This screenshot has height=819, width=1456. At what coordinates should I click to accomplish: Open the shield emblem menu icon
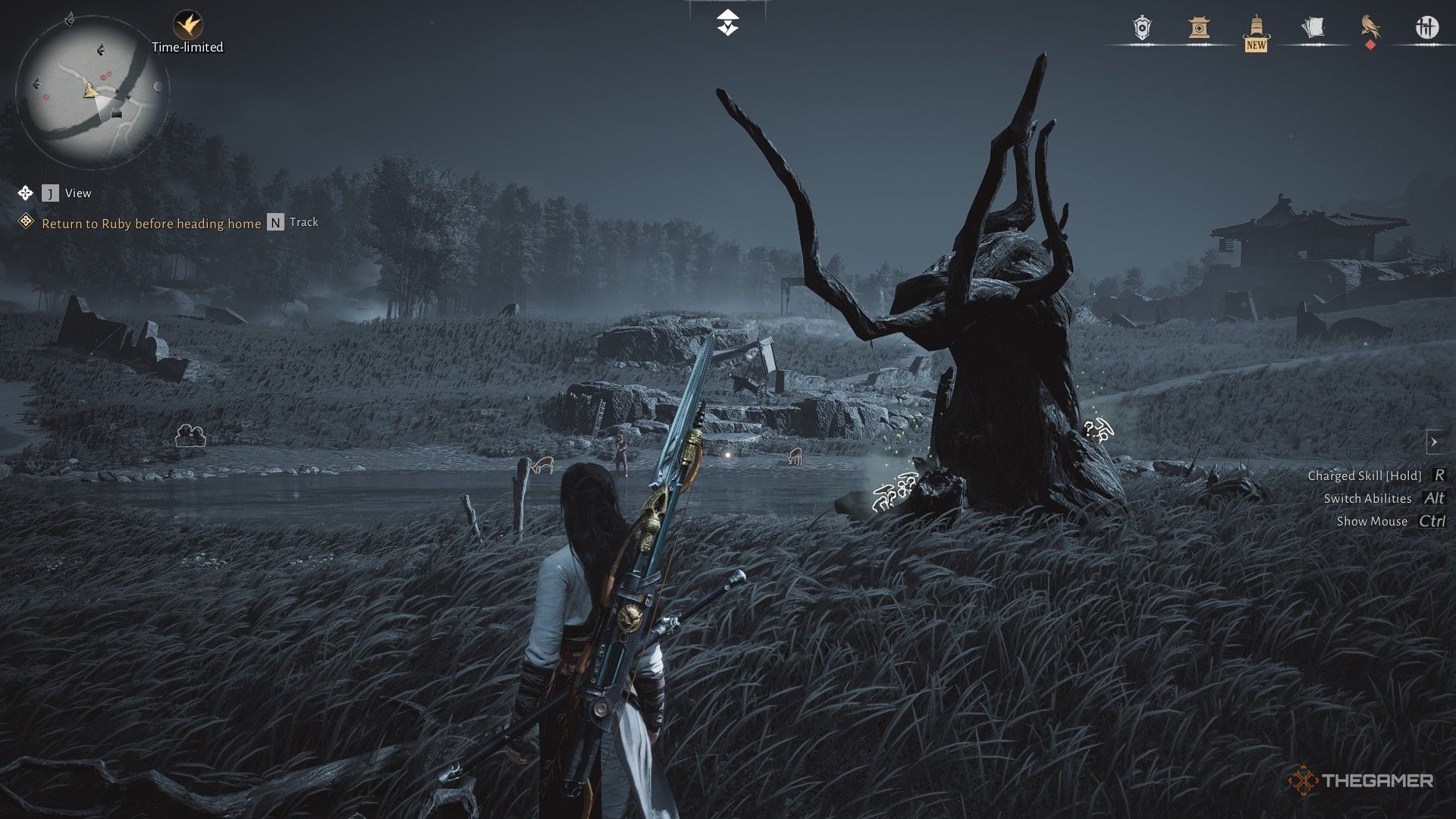coord(1142,28)
